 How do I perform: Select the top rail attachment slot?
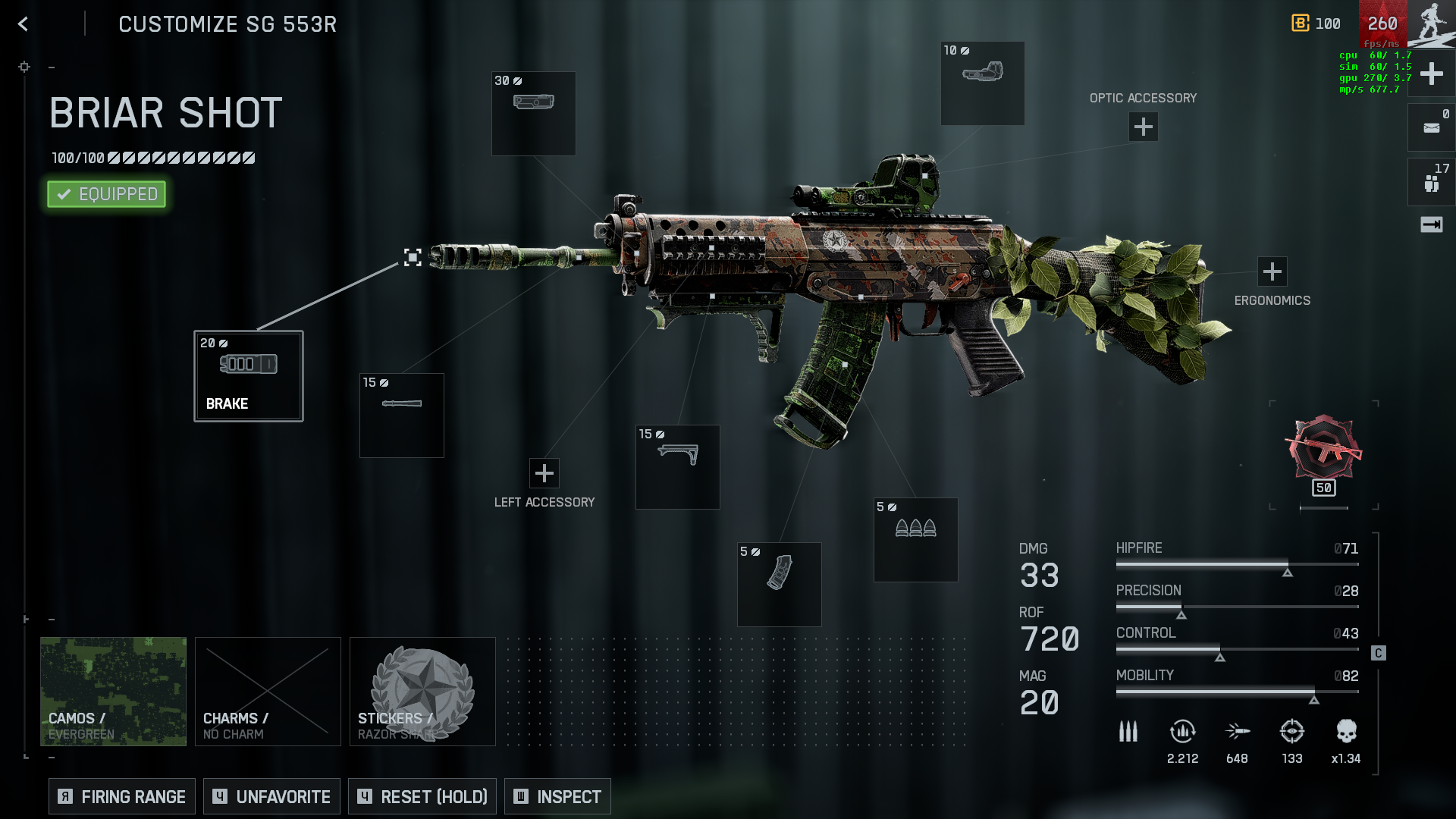[533, 113]
